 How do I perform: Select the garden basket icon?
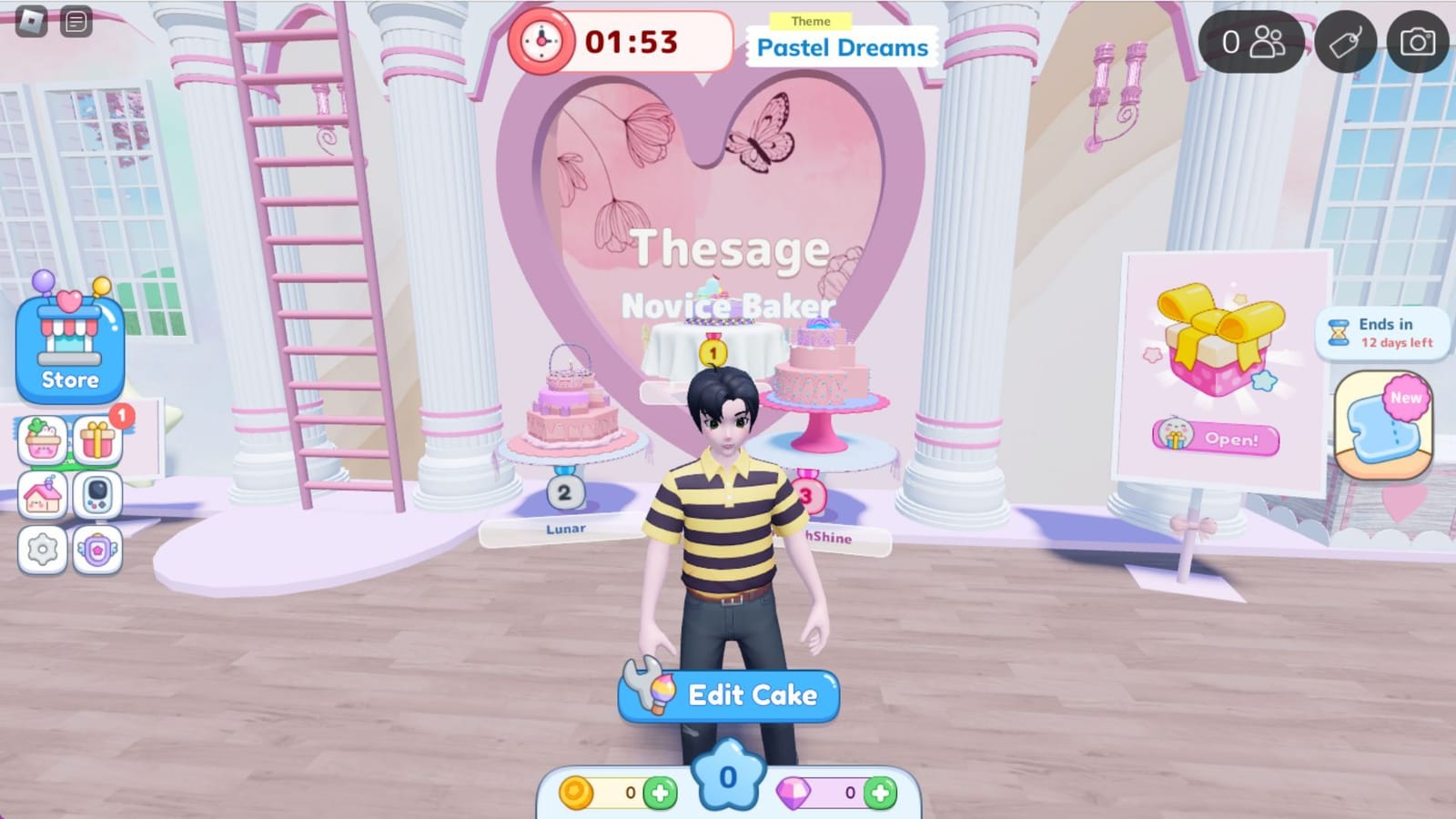pyautogui.click(x=41, y=439)
